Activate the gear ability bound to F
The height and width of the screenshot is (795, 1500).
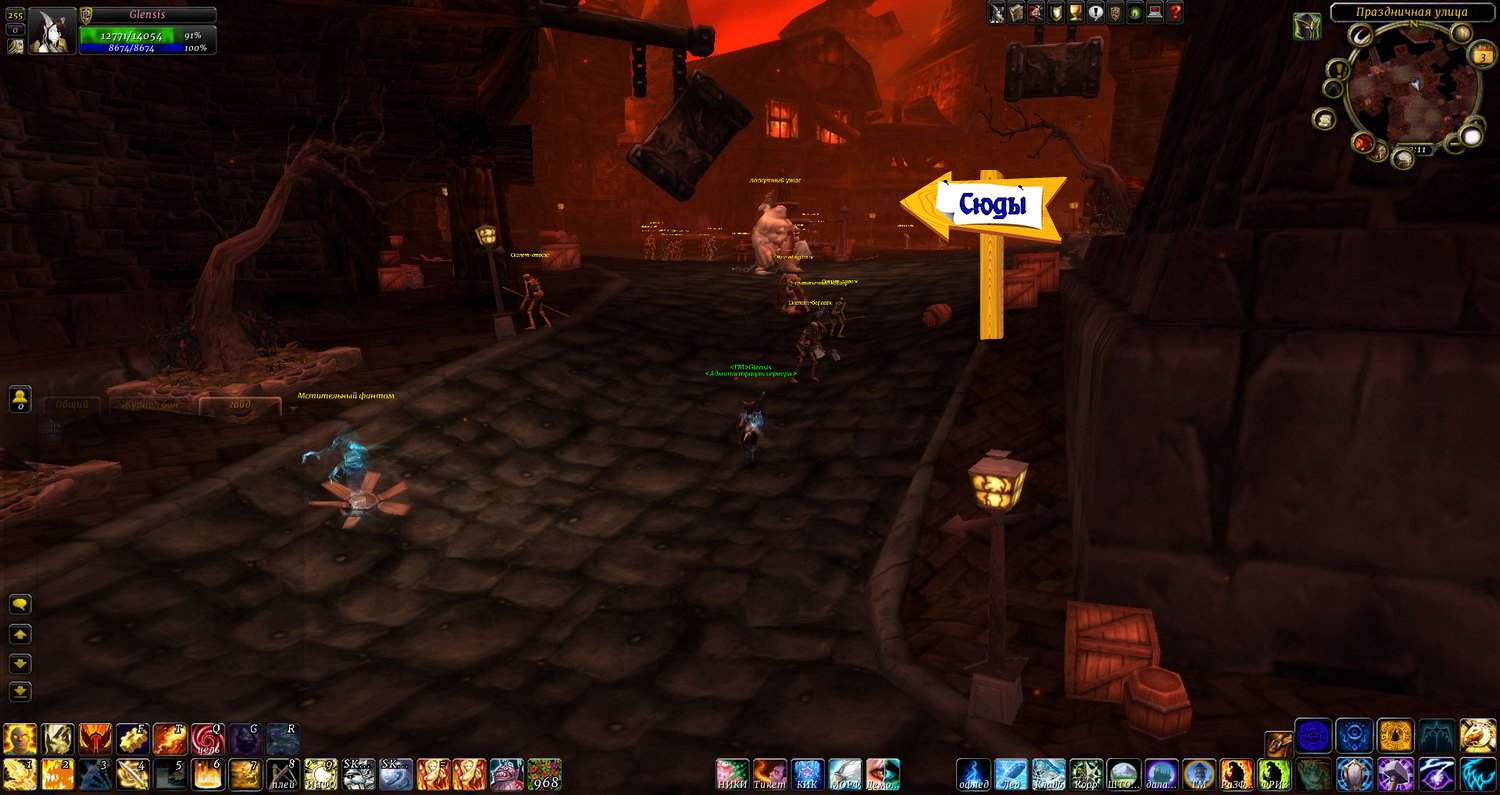(132, 739)
